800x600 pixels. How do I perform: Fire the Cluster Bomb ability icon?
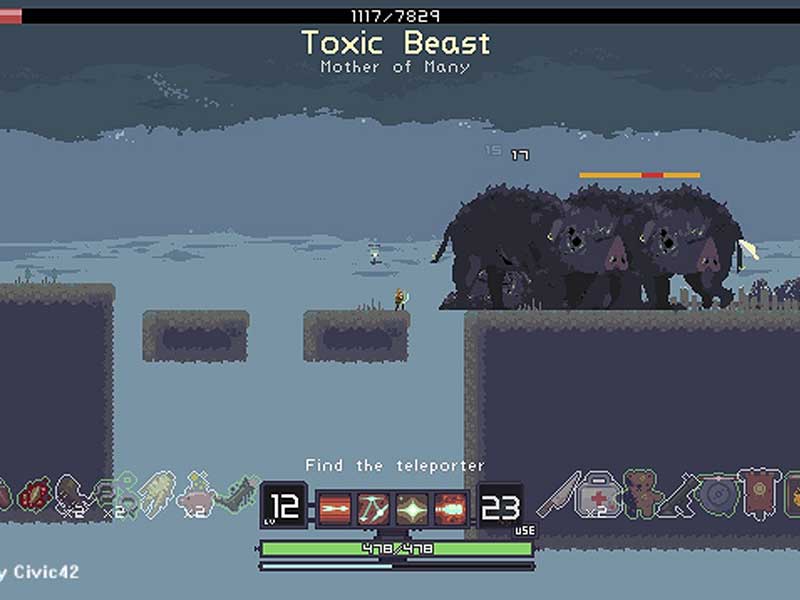pyautogui.click(x=450, y=509)
